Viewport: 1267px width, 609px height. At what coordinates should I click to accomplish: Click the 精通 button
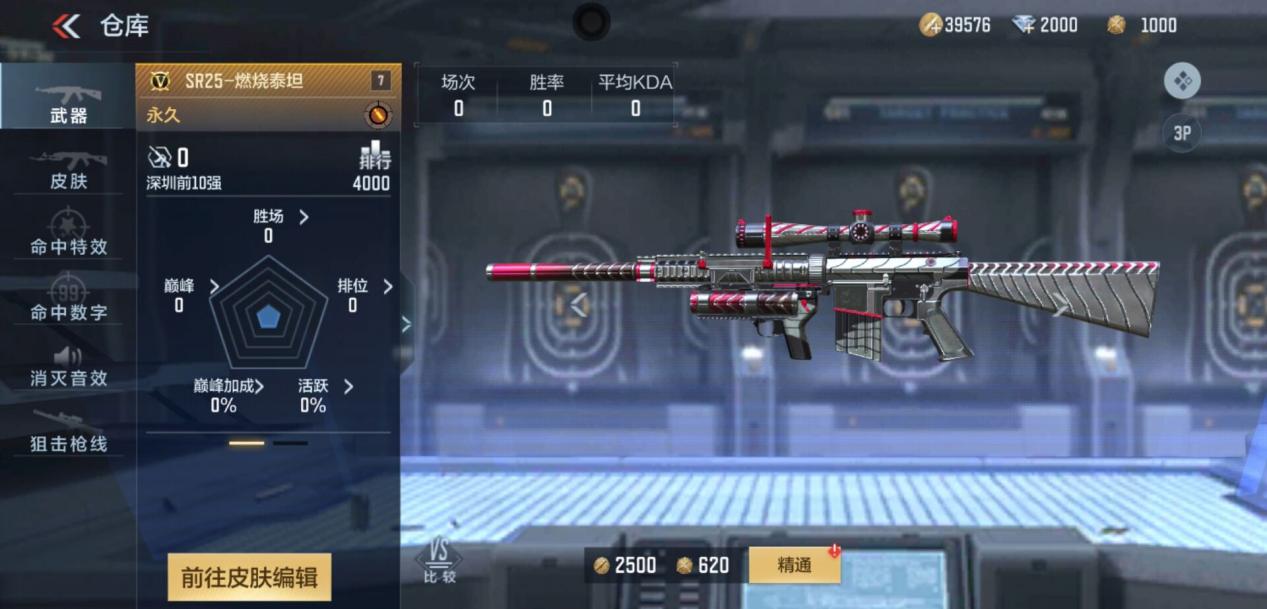coord(794,565)
